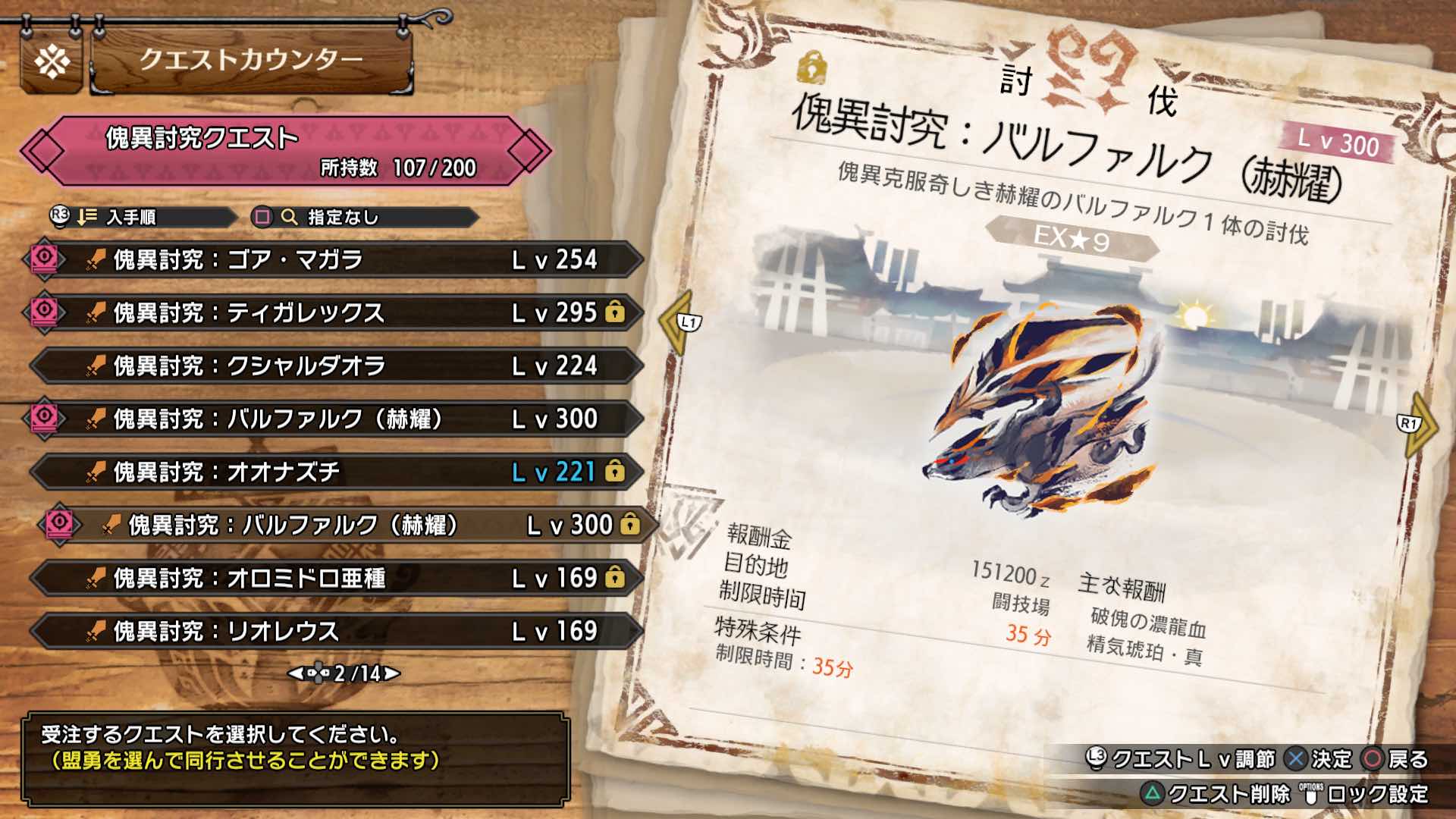Click the pink target icon beside ティガレックス quest
This screenshot has width=1456, height=819.
coord(43,313)
